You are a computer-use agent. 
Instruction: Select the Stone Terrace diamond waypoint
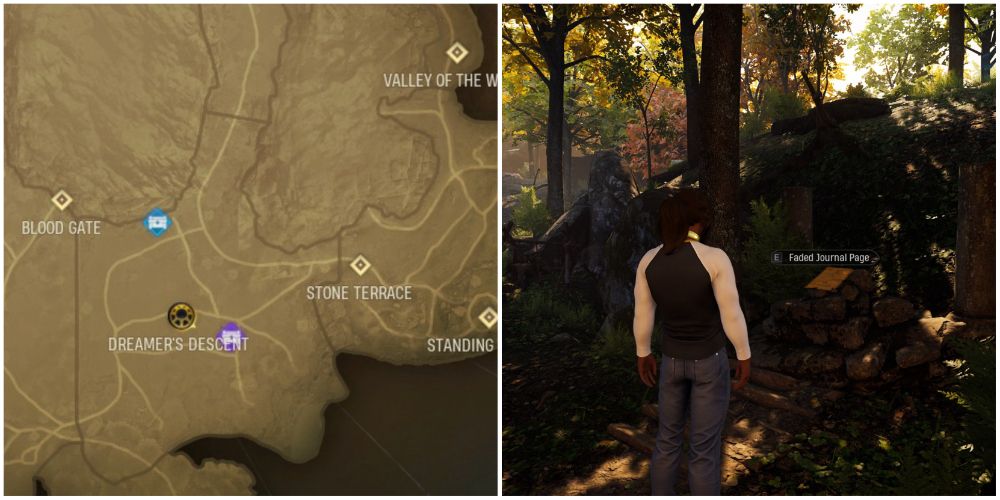click(360, 265)
